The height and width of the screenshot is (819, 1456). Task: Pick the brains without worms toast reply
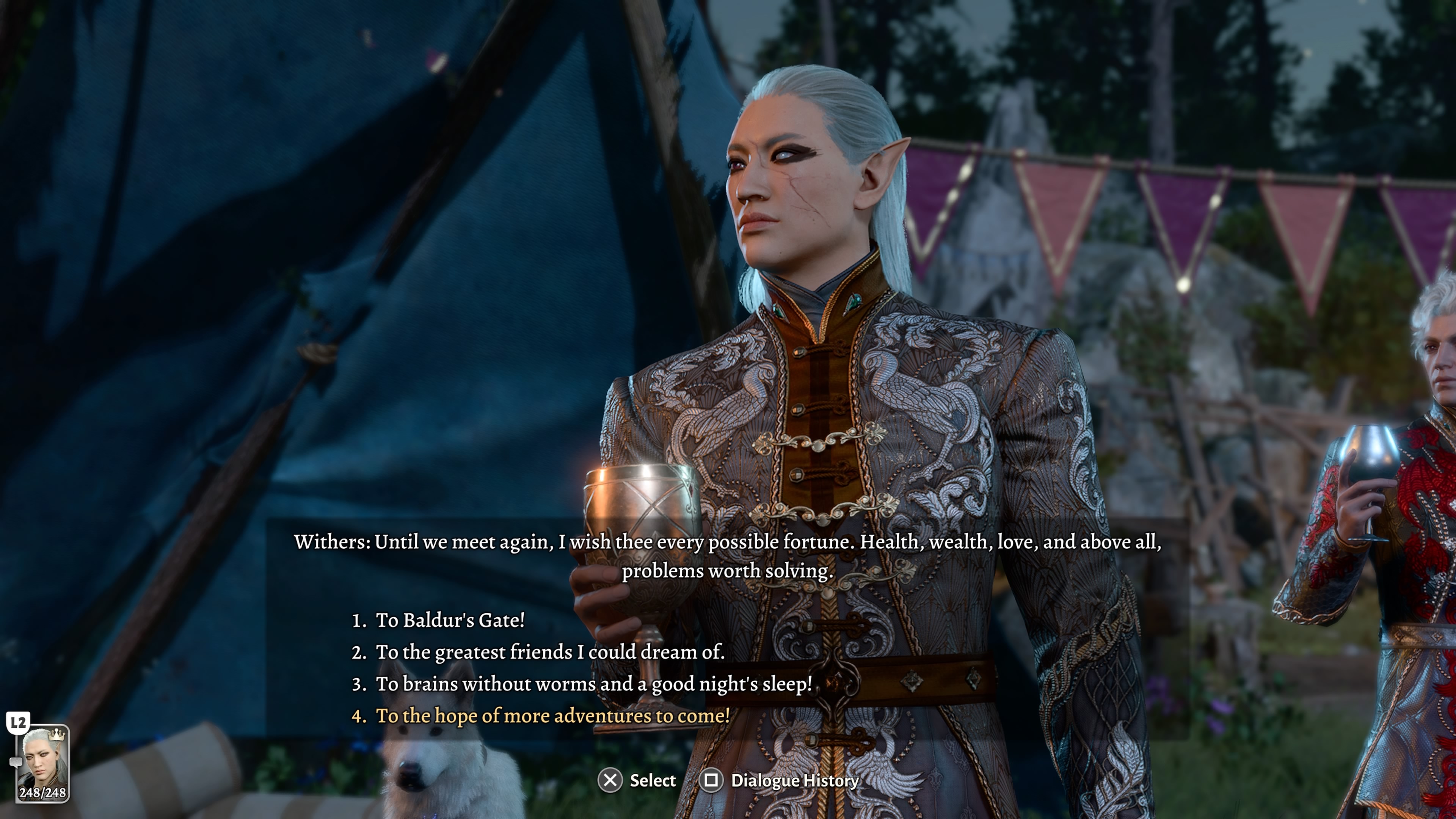[x=593, y=684]
